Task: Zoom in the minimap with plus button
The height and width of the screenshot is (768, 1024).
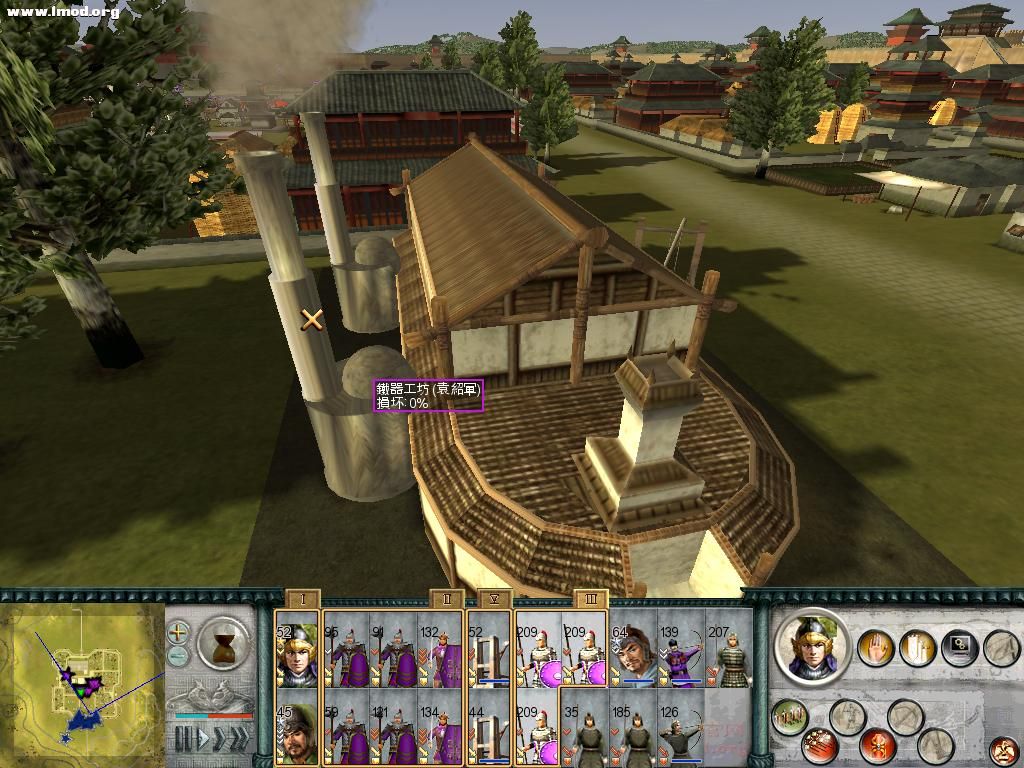Action: (x=178, y=632)
